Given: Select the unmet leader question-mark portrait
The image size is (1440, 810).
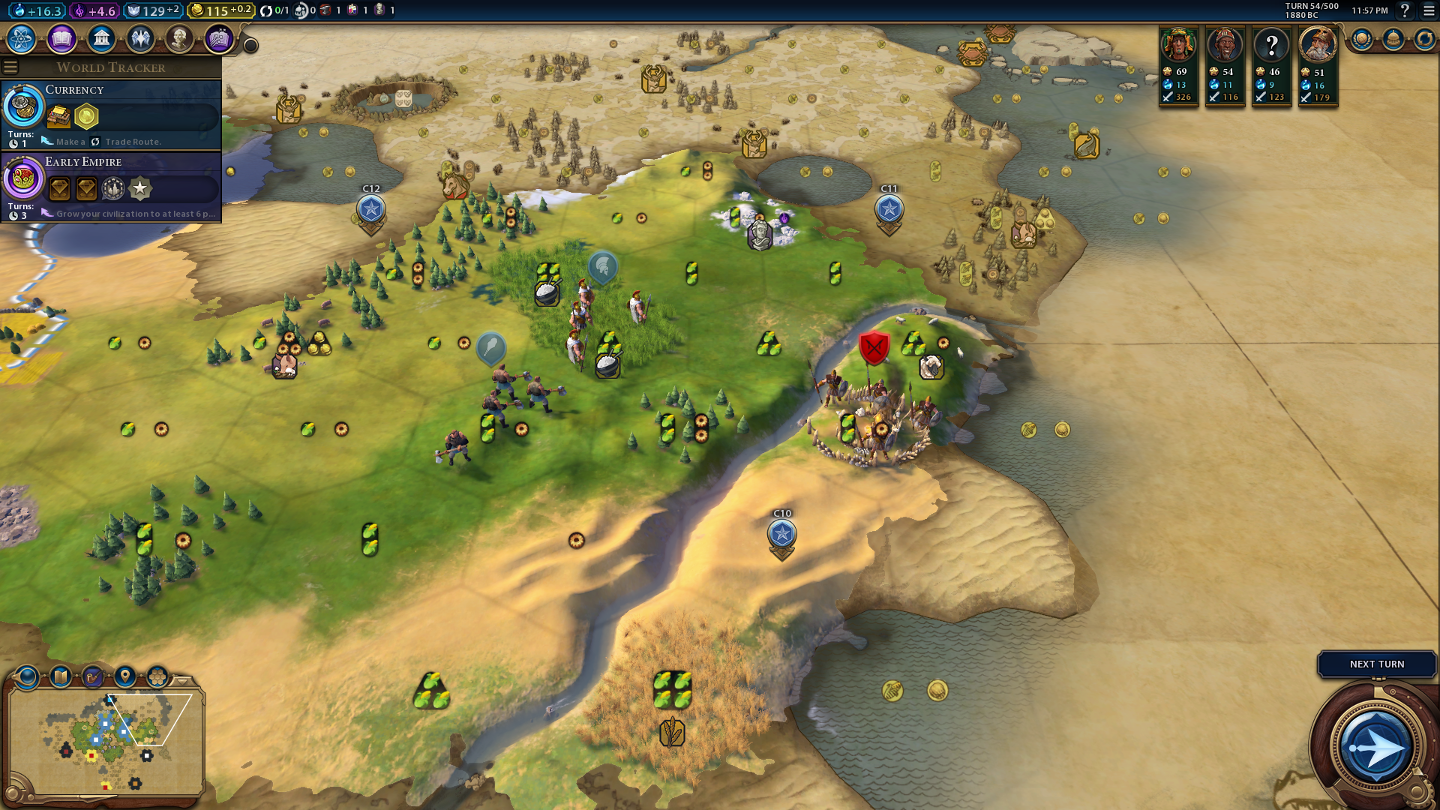Looking at the screenshot, I should click(1272, 45).
